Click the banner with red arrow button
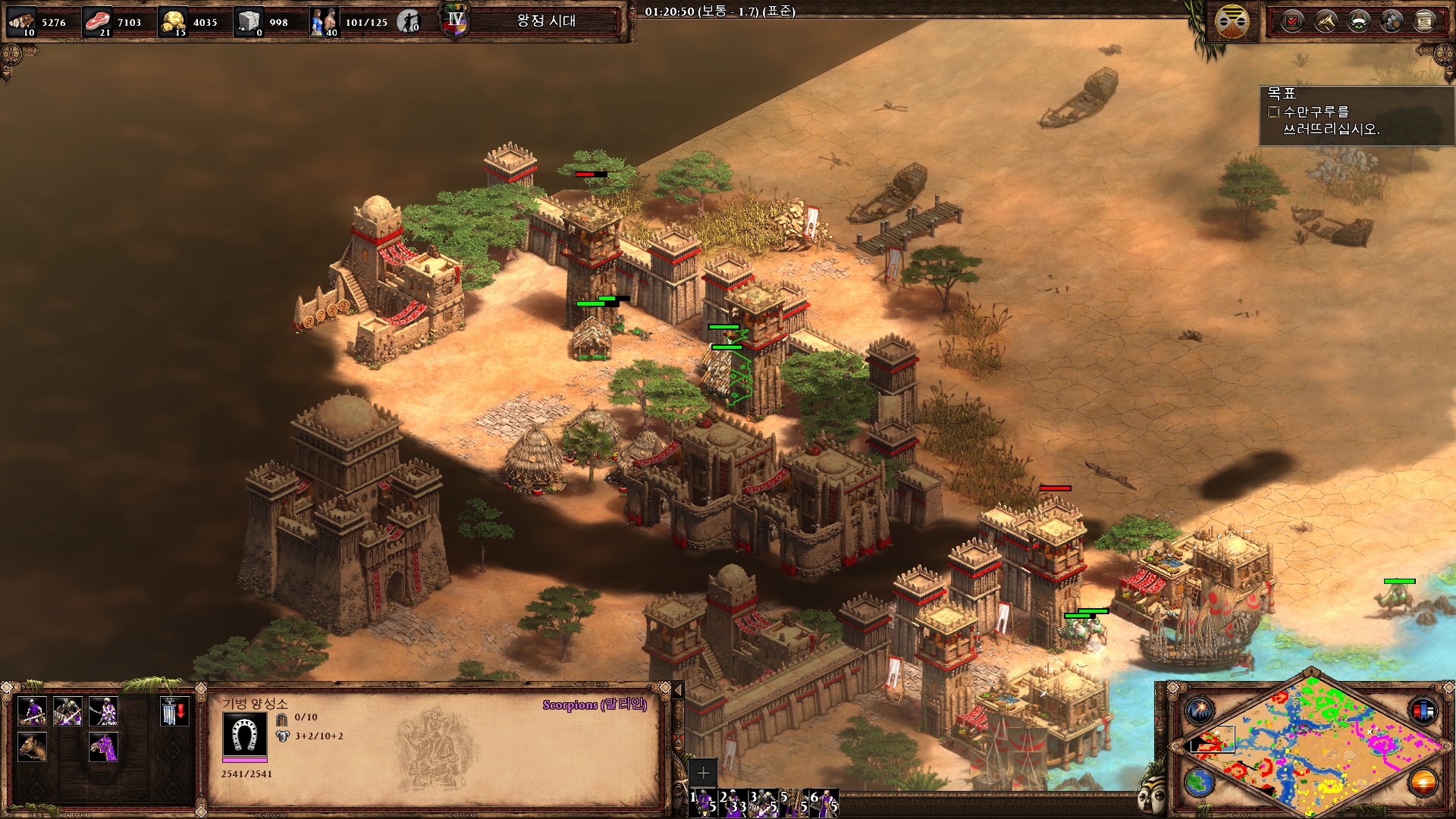The height and width of the screenshot is (819, 1456). pos(174,711)
